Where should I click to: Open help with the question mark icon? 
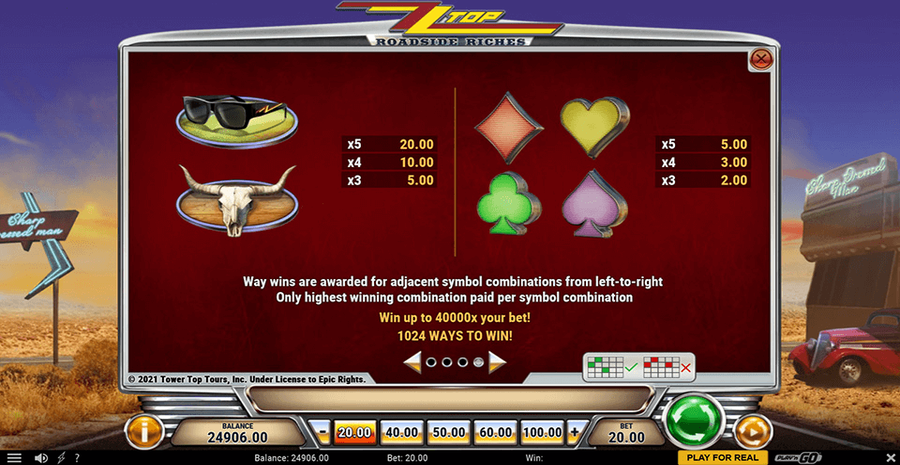coord(77,458)
